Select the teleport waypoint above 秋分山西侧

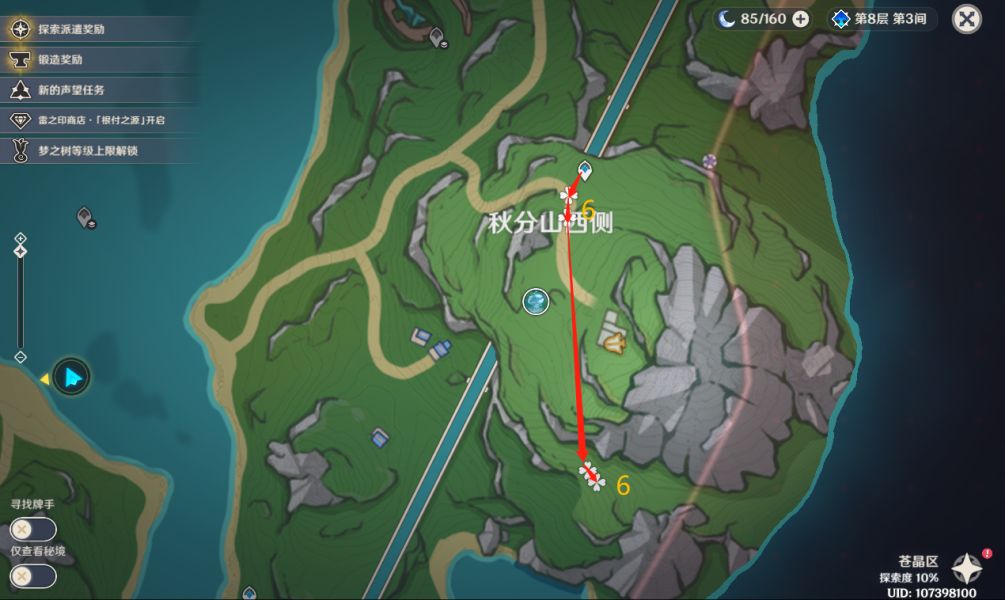click(585, 170)
